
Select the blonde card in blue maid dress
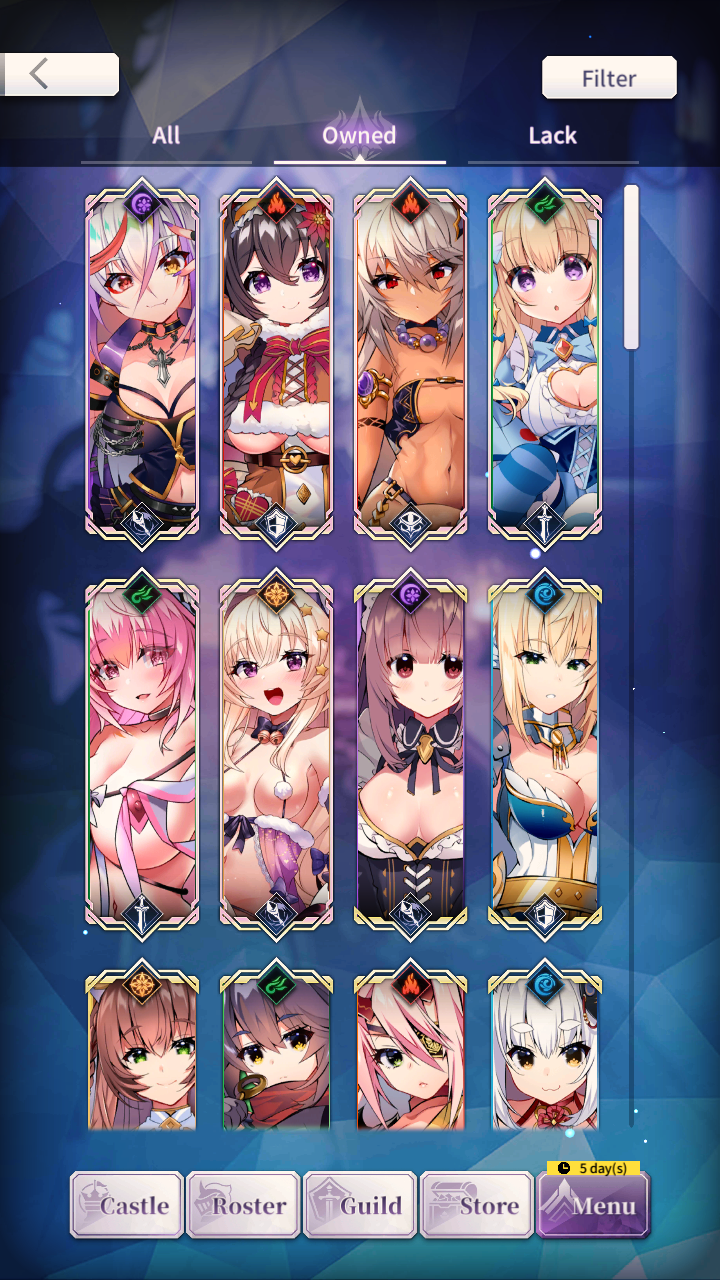tap(544, 365)
